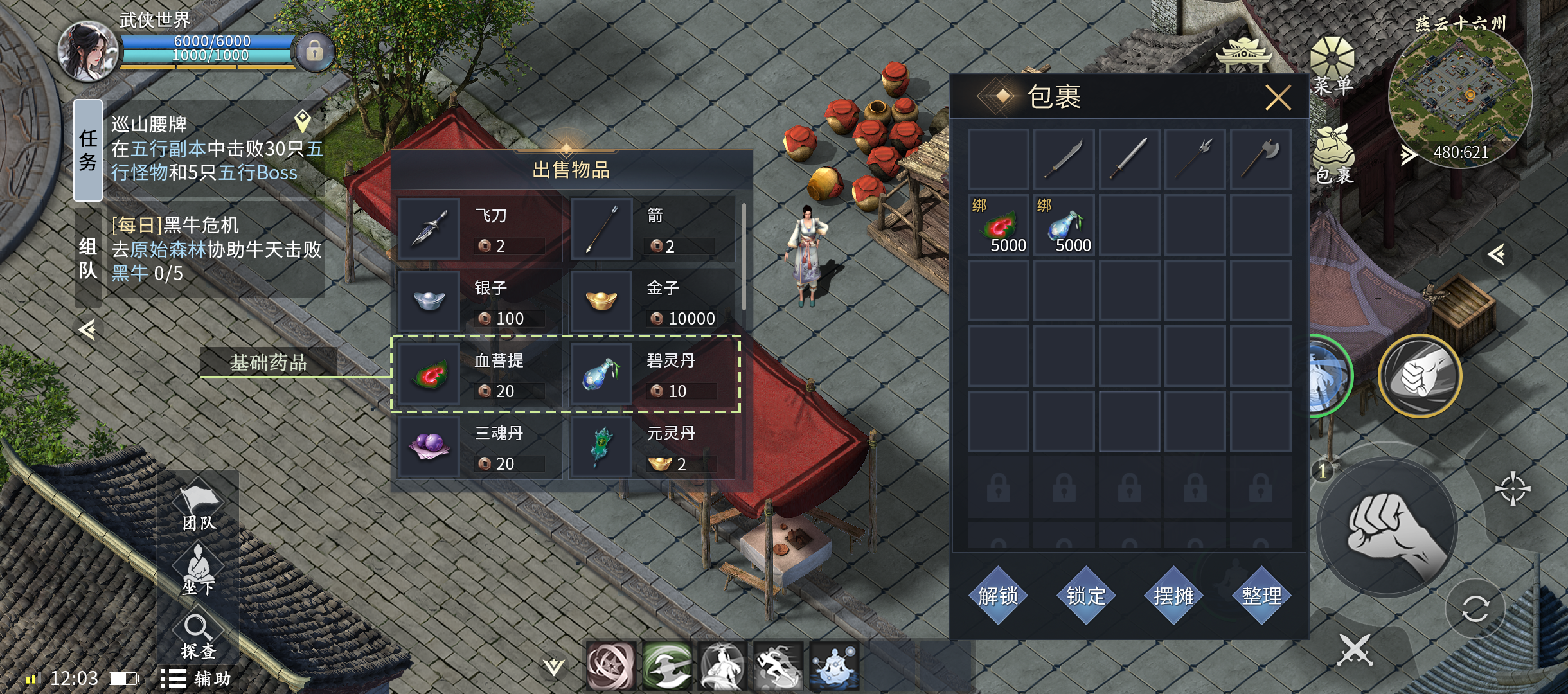Select the 金子 gold ingot item
Viewport: 1568px width, 694px height.
tap(652, 301)
